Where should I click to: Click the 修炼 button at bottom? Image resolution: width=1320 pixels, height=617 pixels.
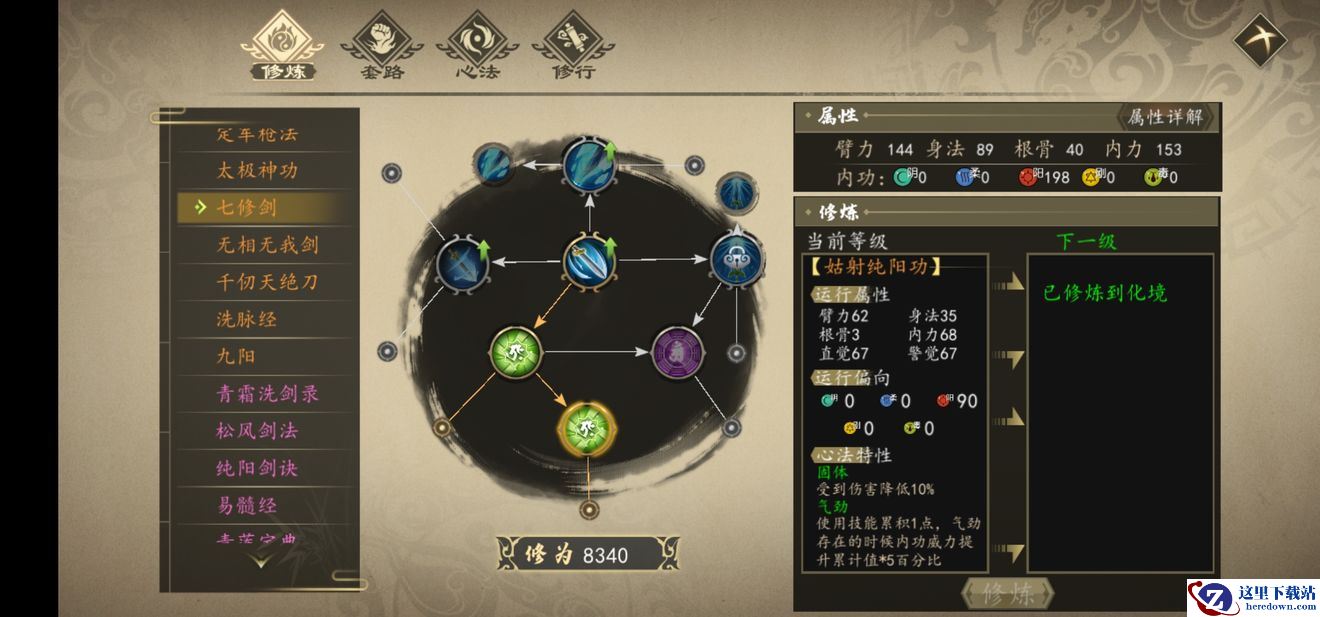[x=1006, y=594]
